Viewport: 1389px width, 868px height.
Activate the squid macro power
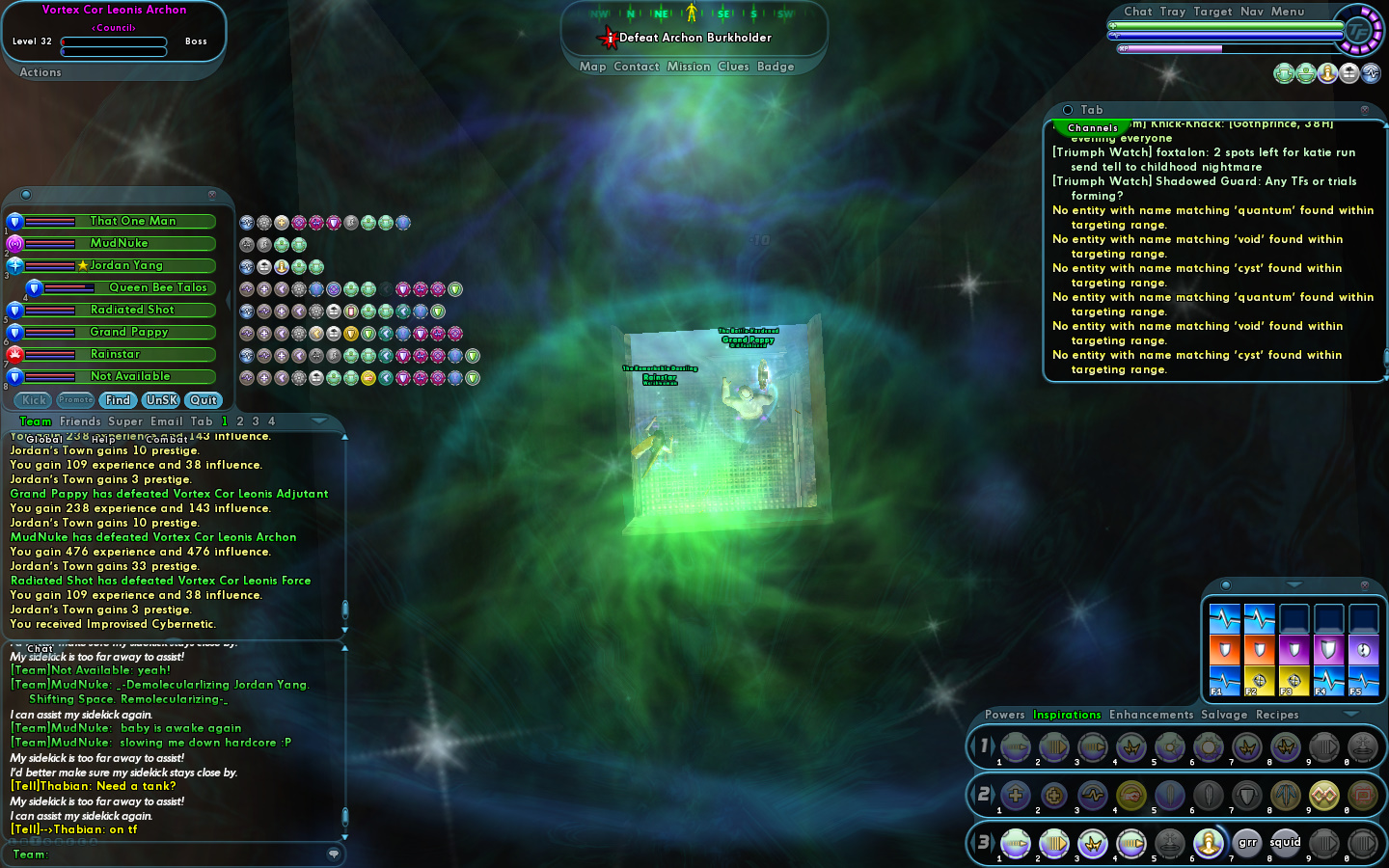(1285, 843)
